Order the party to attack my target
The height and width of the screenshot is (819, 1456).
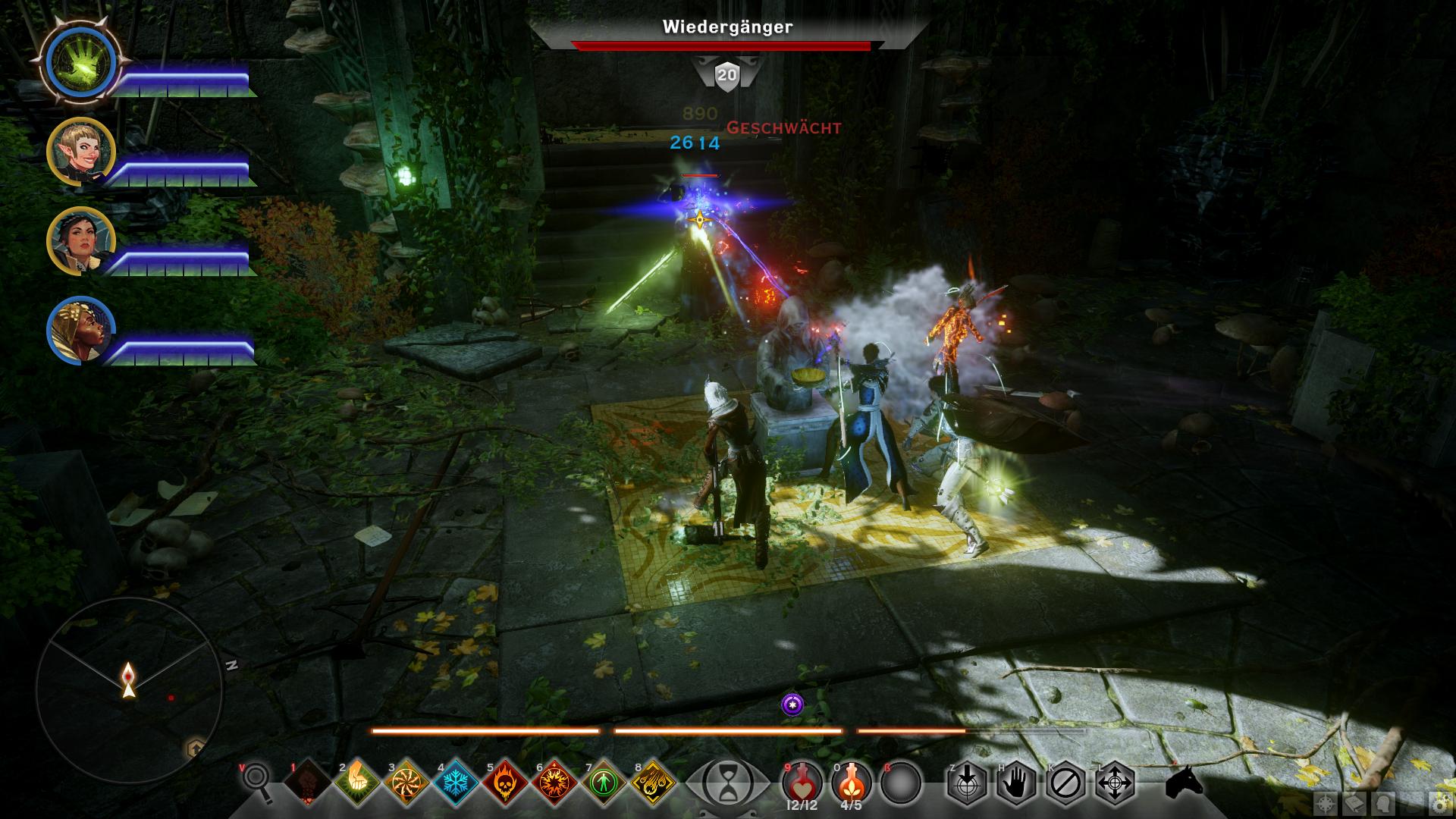966,782
